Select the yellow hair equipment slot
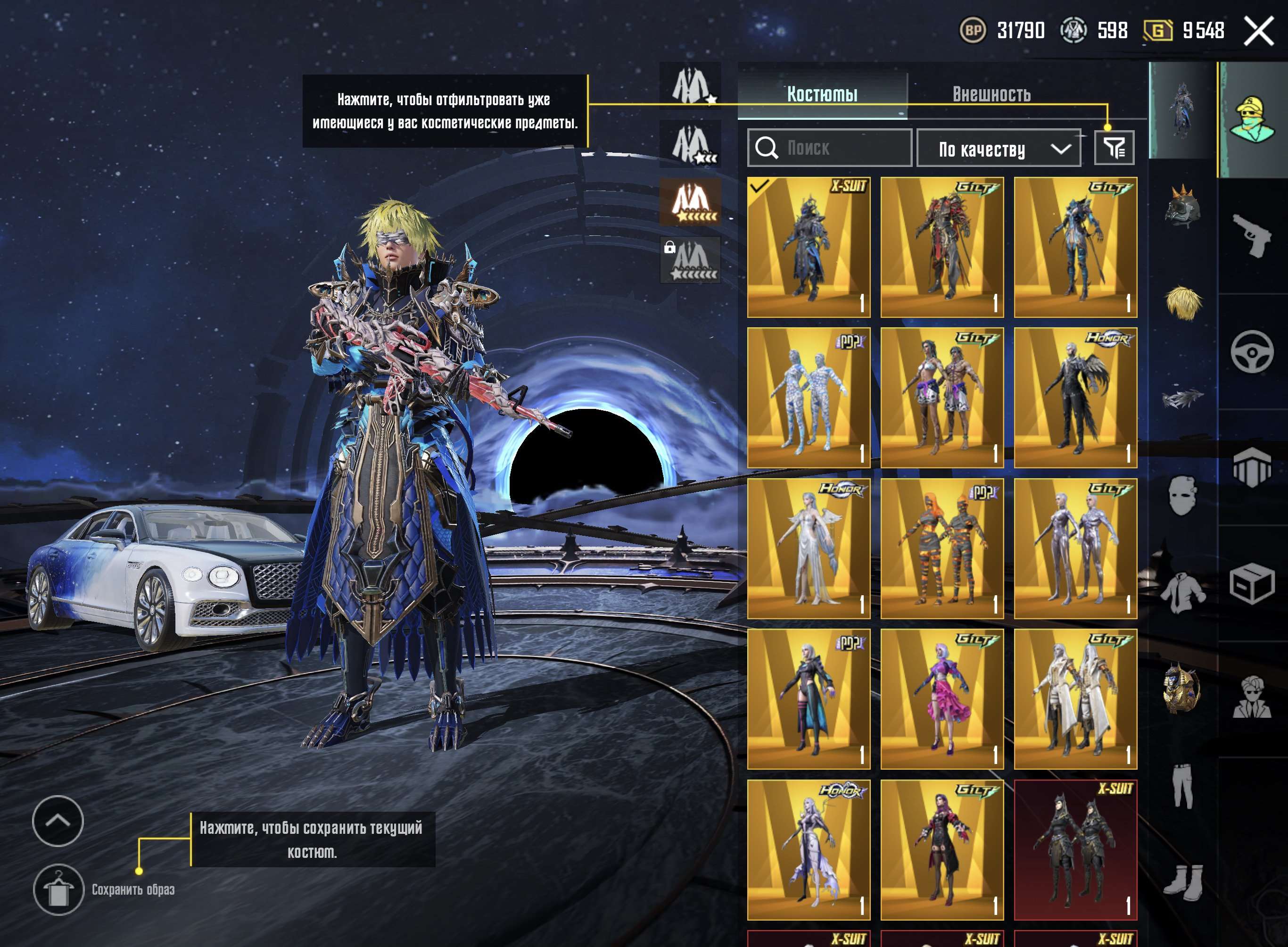The image size is (1288, 947). click(x=1182, y=301)
